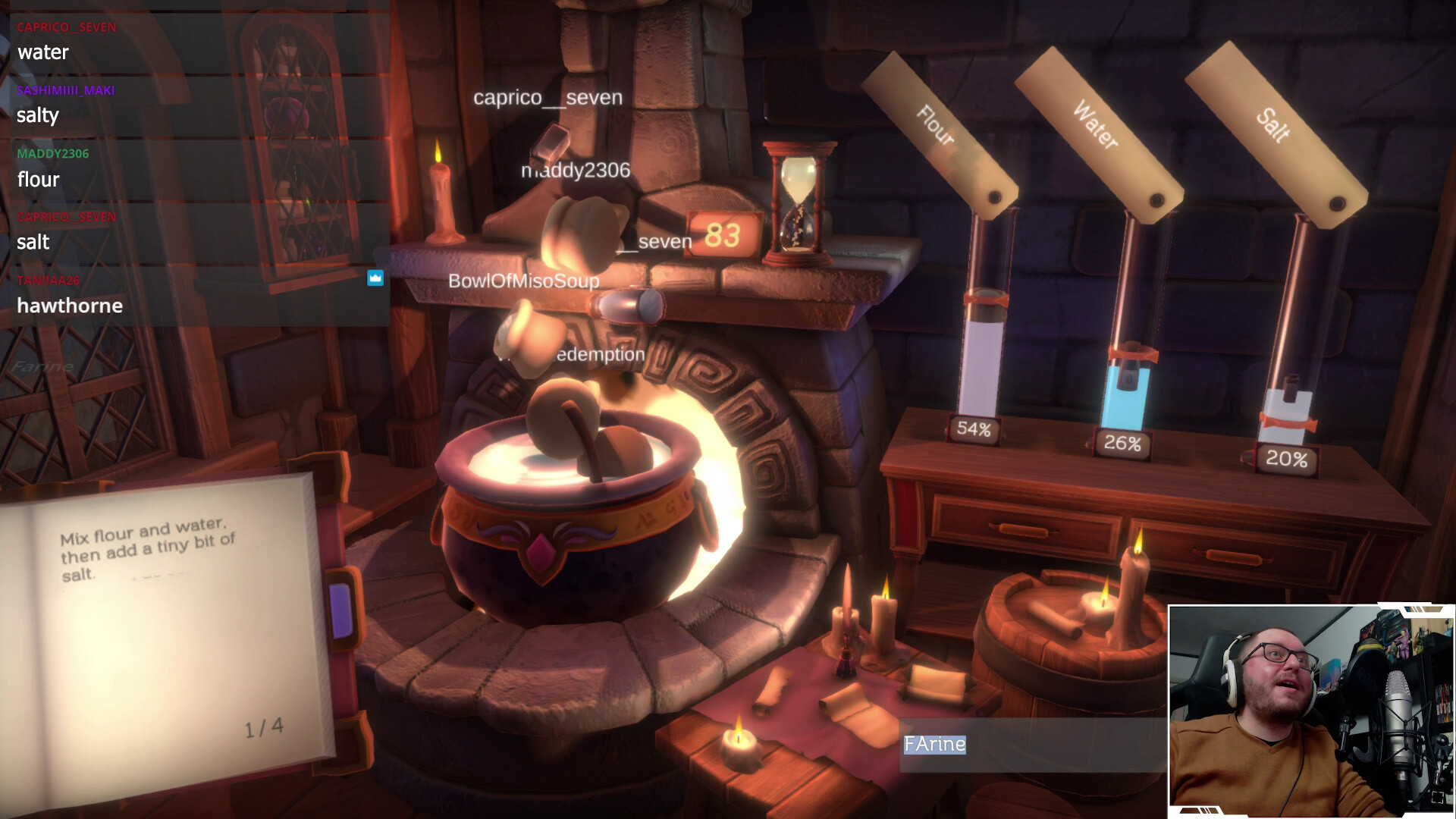Click the 20% salt readout
Viewport: 1456px width, 819px height.
[x=1288, y=457]
